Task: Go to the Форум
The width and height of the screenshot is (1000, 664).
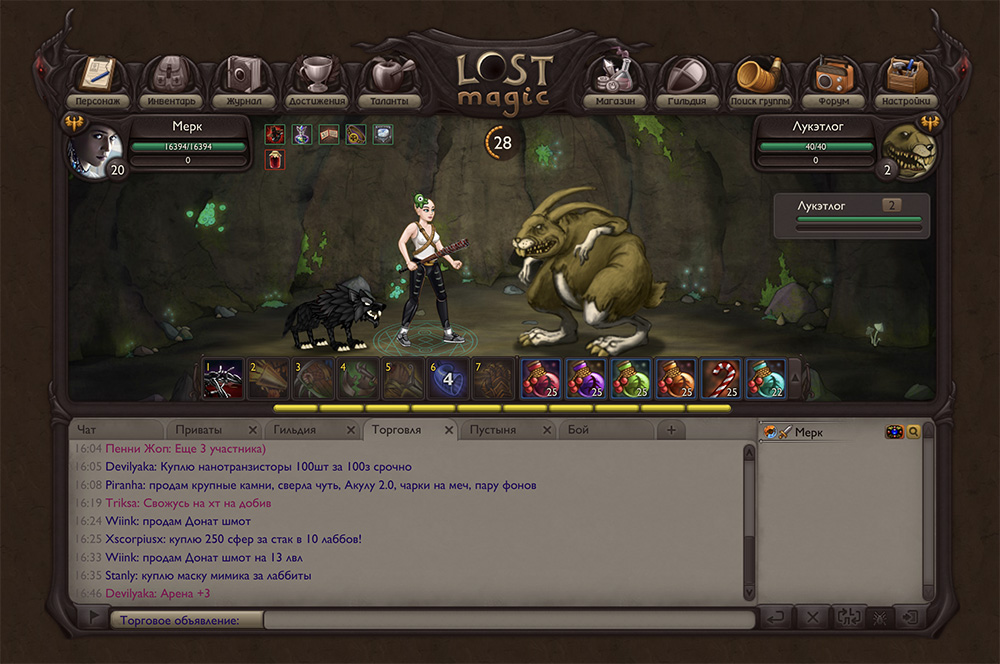Action: (832, 80)
